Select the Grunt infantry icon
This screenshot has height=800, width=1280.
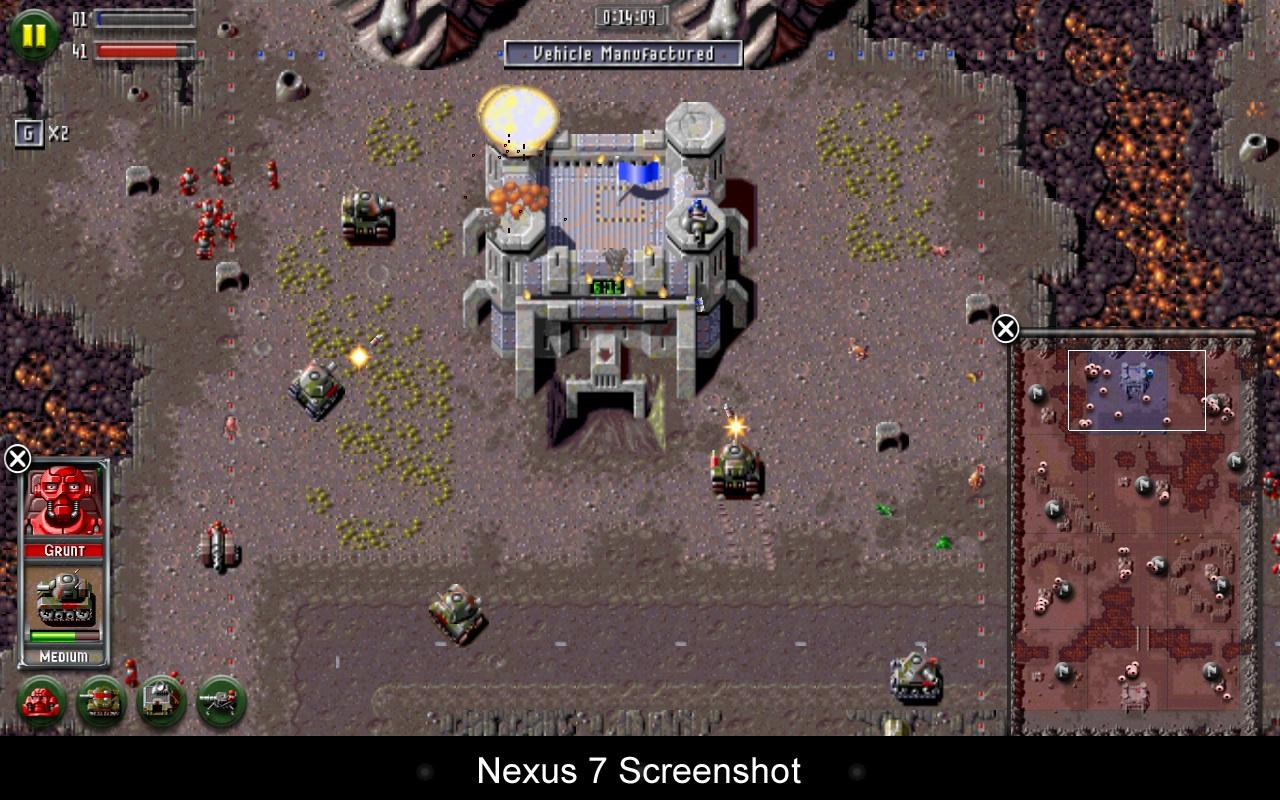click(42, 703)
